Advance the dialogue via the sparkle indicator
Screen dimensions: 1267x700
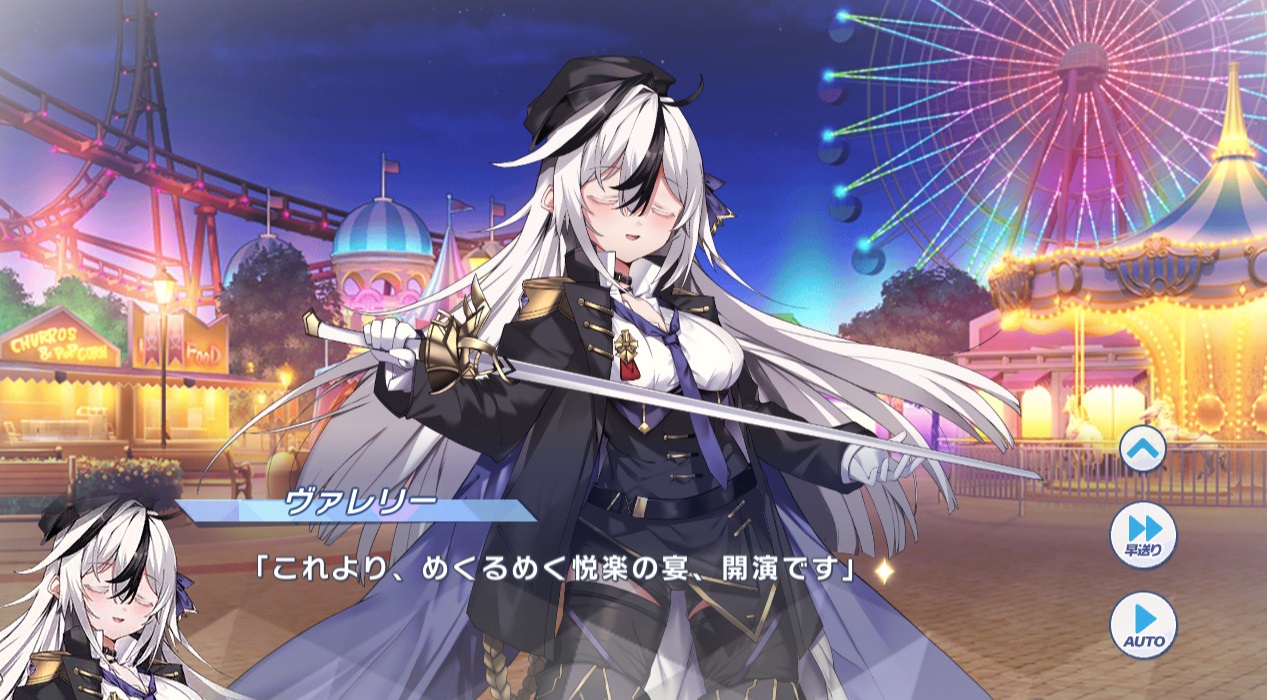[883, 572]
